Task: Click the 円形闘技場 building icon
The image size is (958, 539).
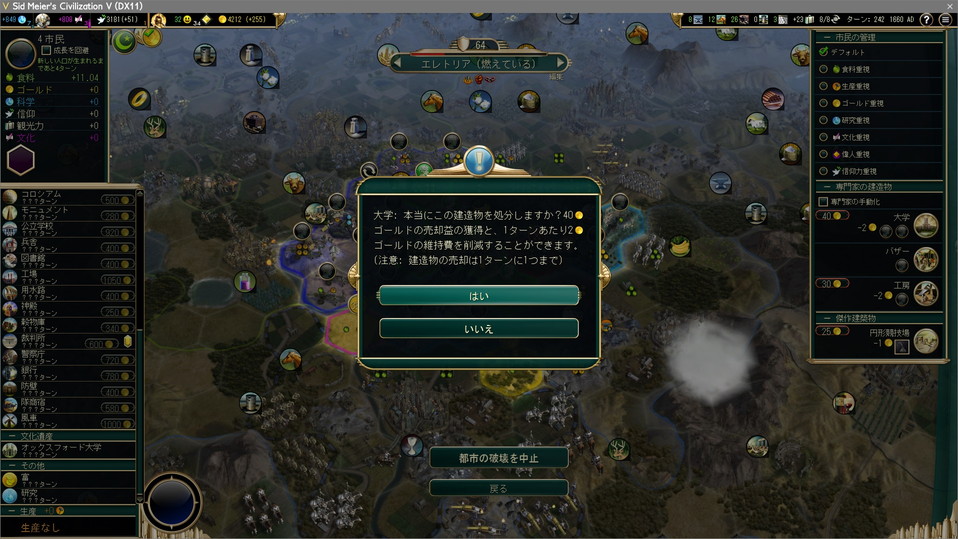Action: (926, 341)
